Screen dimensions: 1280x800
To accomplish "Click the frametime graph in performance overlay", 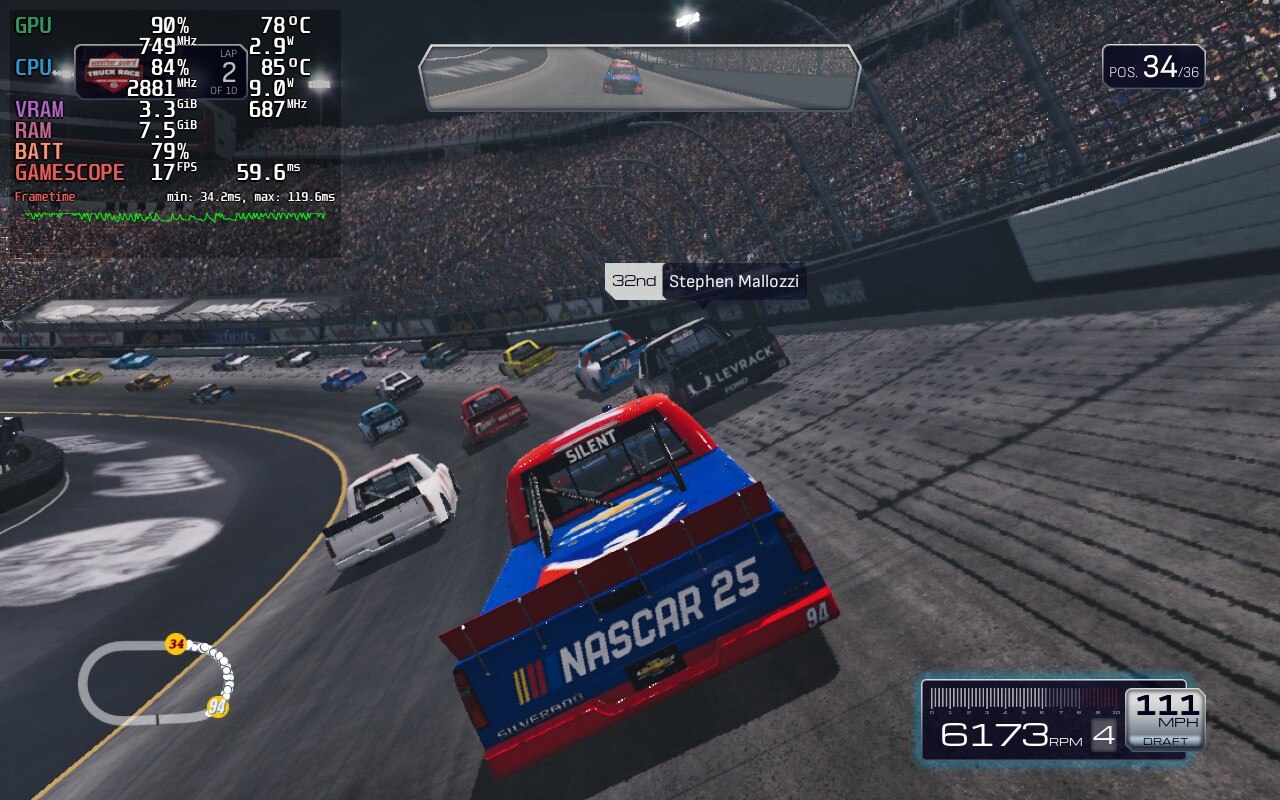I will coord(175,215).
